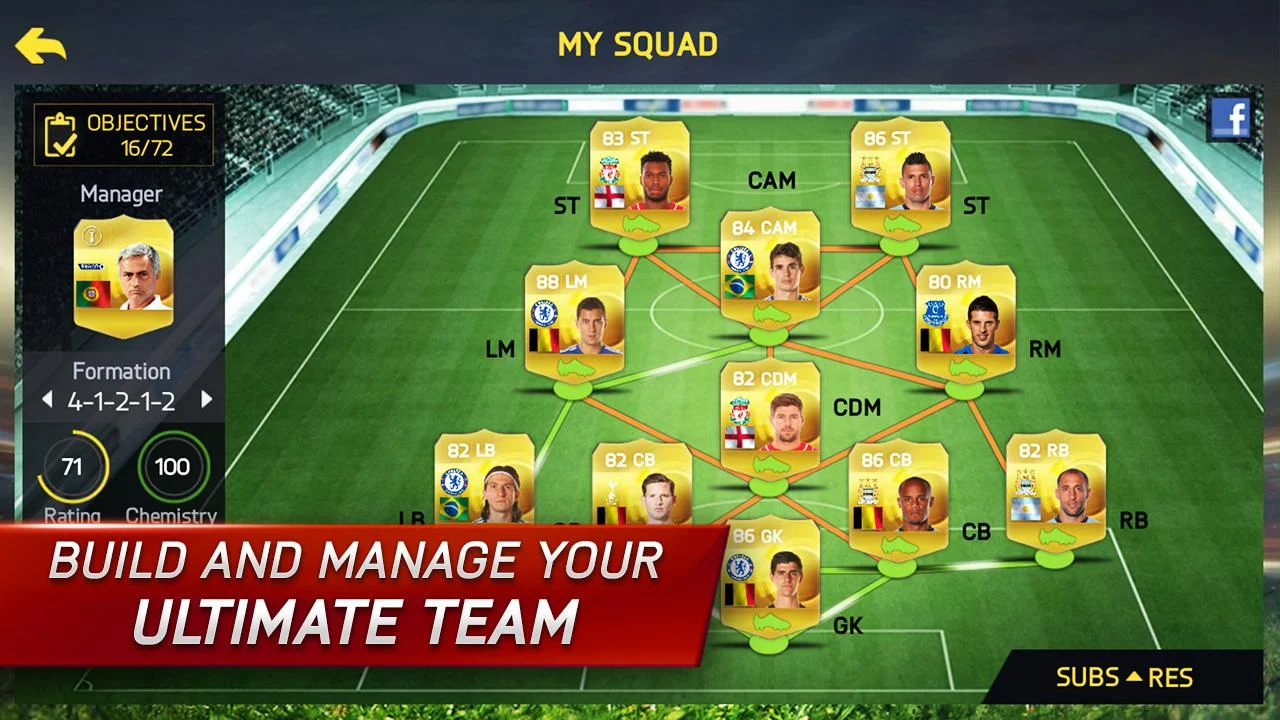Open the Objectives panel

(124, 135)
